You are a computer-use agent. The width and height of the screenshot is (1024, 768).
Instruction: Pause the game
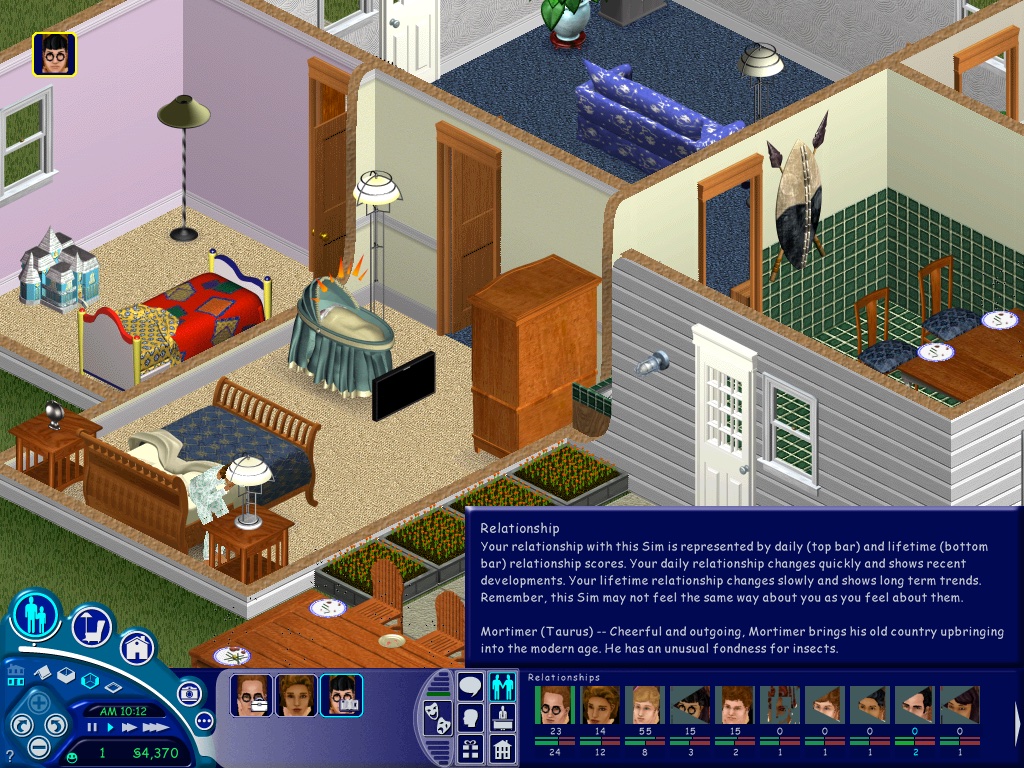point(91,728)
